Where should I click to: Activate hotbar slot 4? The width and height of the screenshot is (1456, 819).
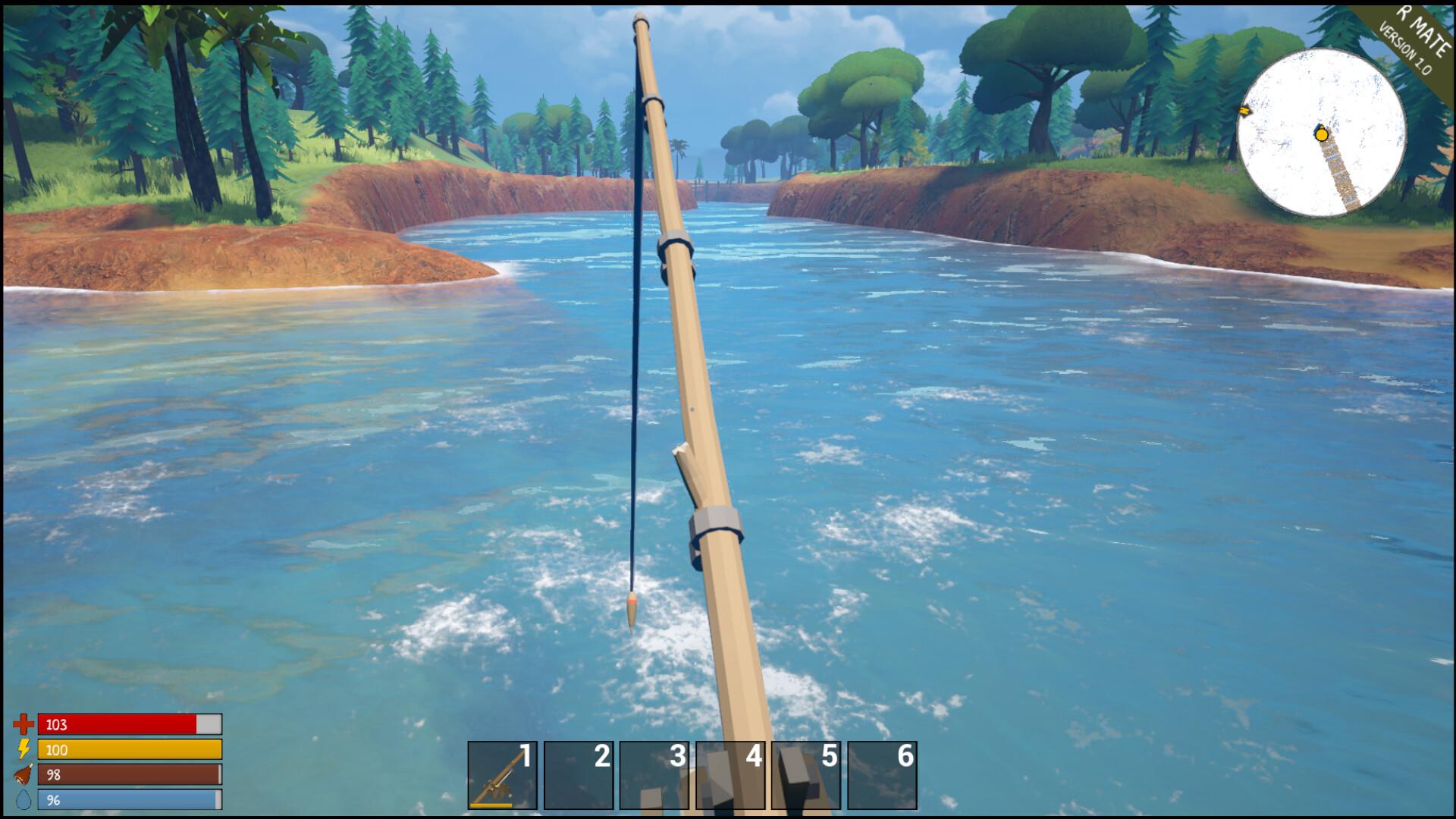coord(730,775)
